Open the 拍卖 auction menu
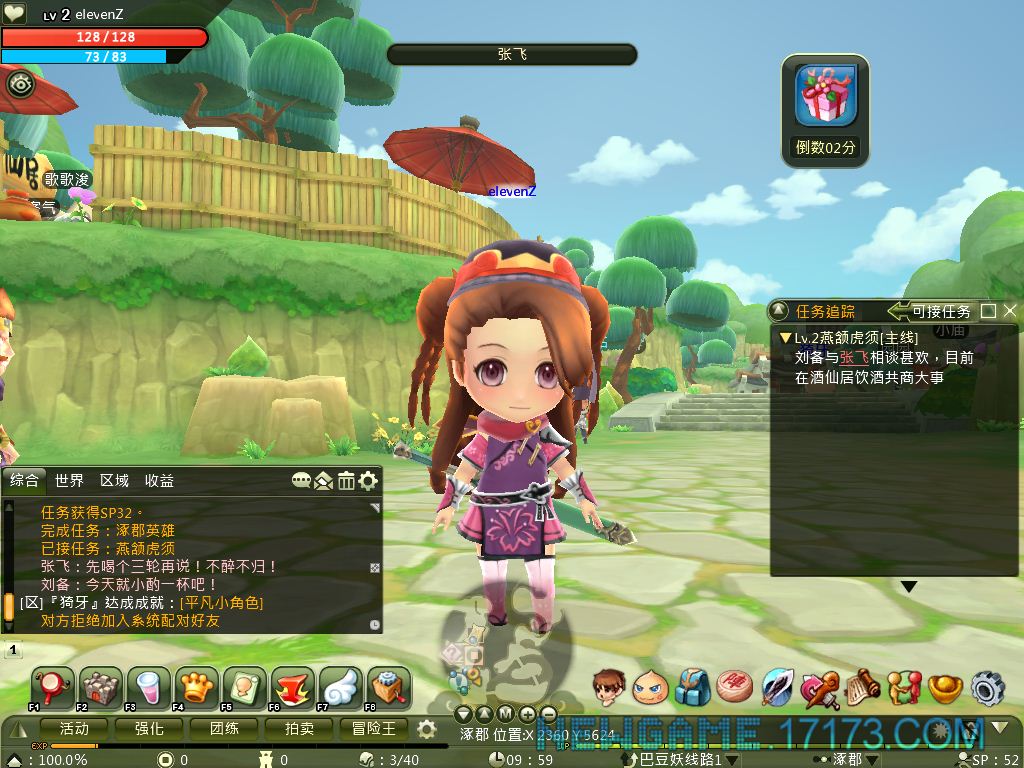 tap(299, 729)
